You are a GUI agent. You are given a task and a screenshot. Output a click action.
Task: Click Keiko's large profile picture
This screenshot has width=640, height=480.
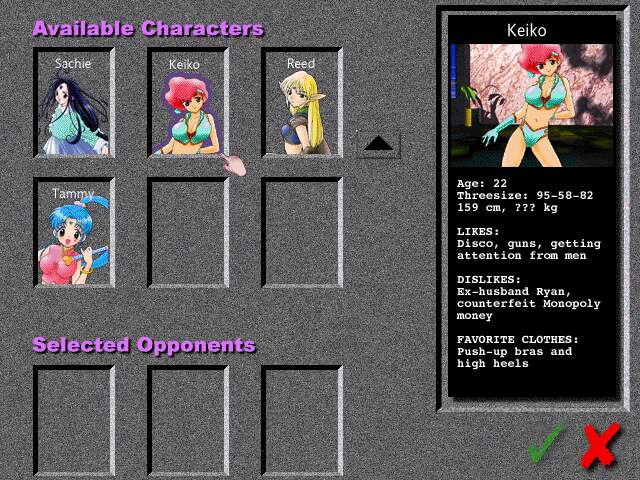531,103
